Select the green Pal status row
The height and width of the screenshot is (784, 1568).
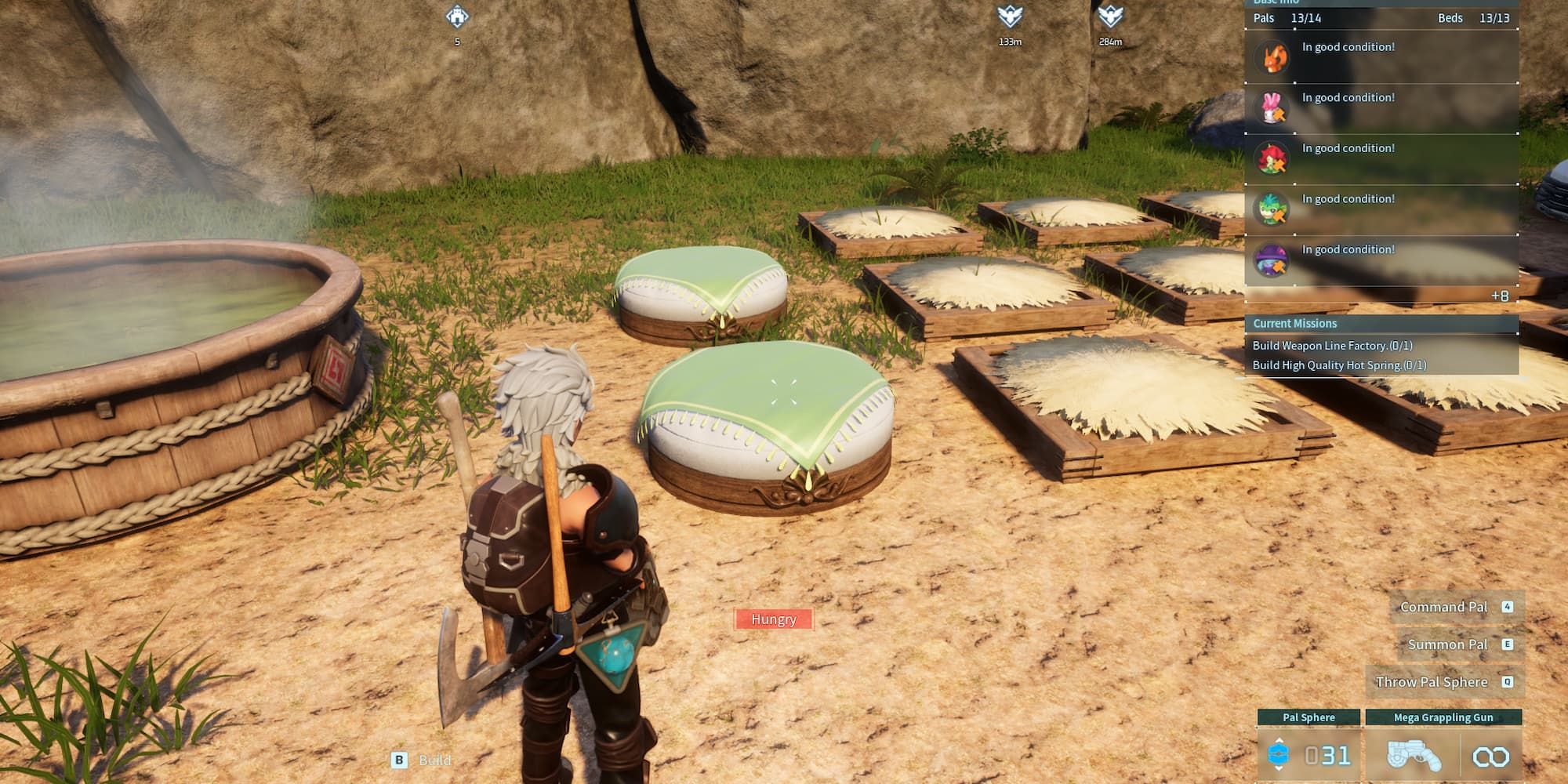click(1381, 209)
